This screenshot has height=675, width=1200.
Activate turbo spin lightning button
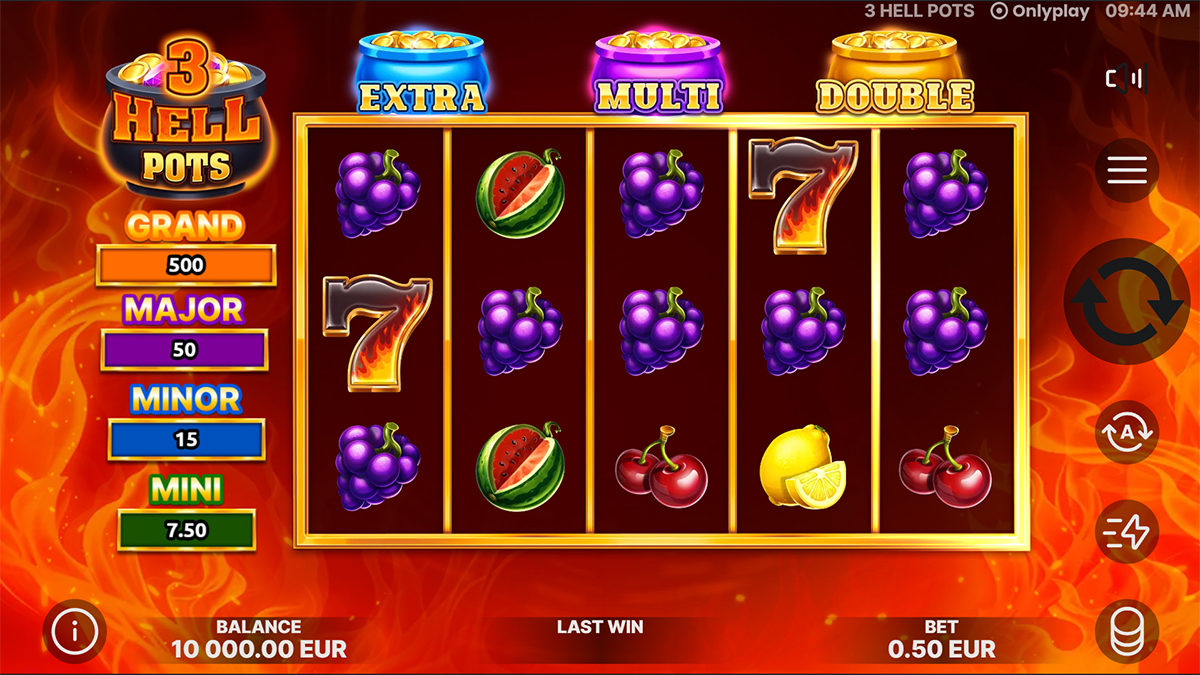[x=1127, y=532]
